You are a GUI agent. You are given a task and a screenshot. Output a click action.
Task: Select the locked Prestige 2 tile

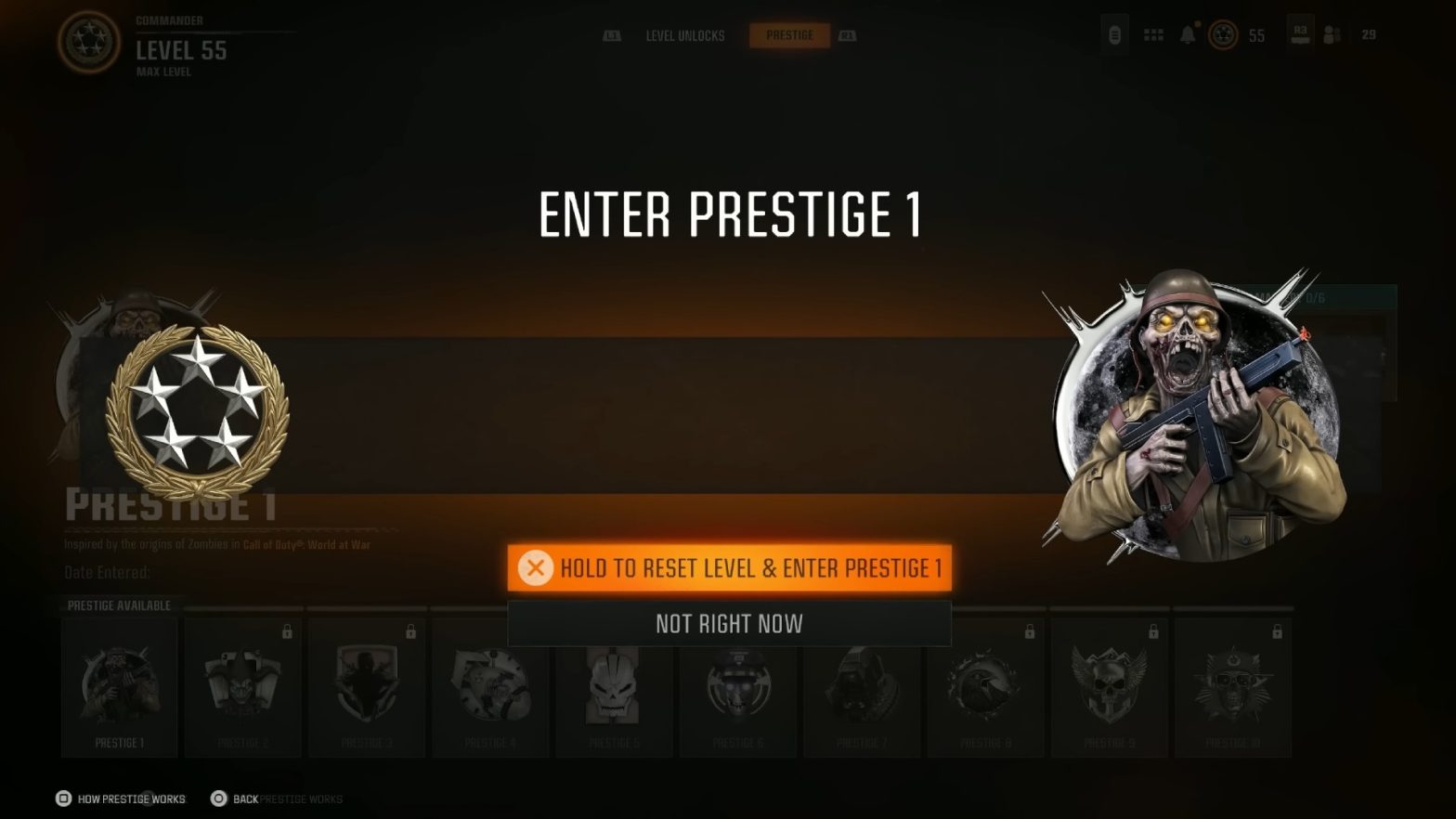(243, 685)
